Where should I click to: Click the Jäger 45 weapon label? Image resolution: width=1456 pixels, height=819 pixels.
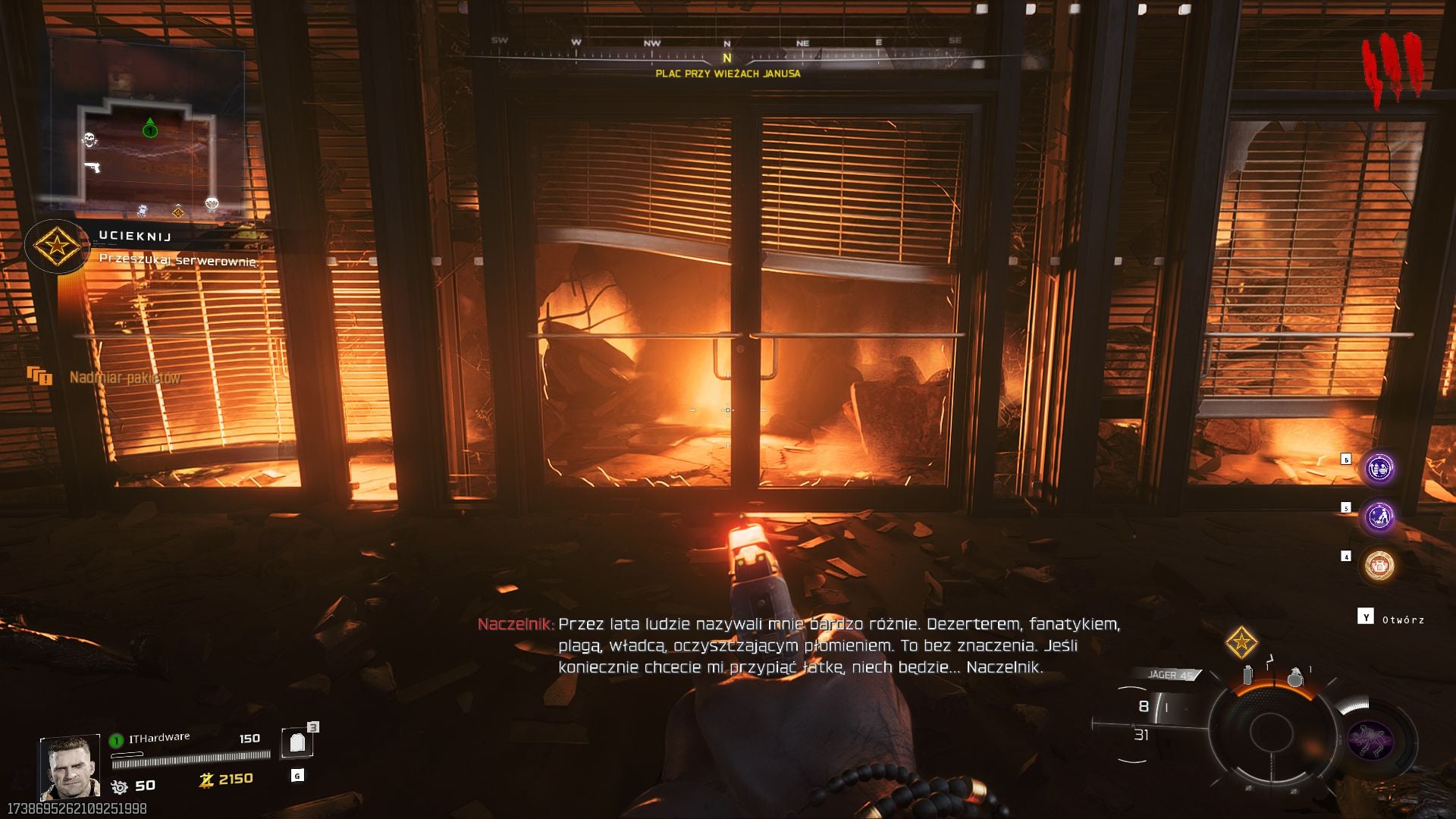[x=1170, y=675]
